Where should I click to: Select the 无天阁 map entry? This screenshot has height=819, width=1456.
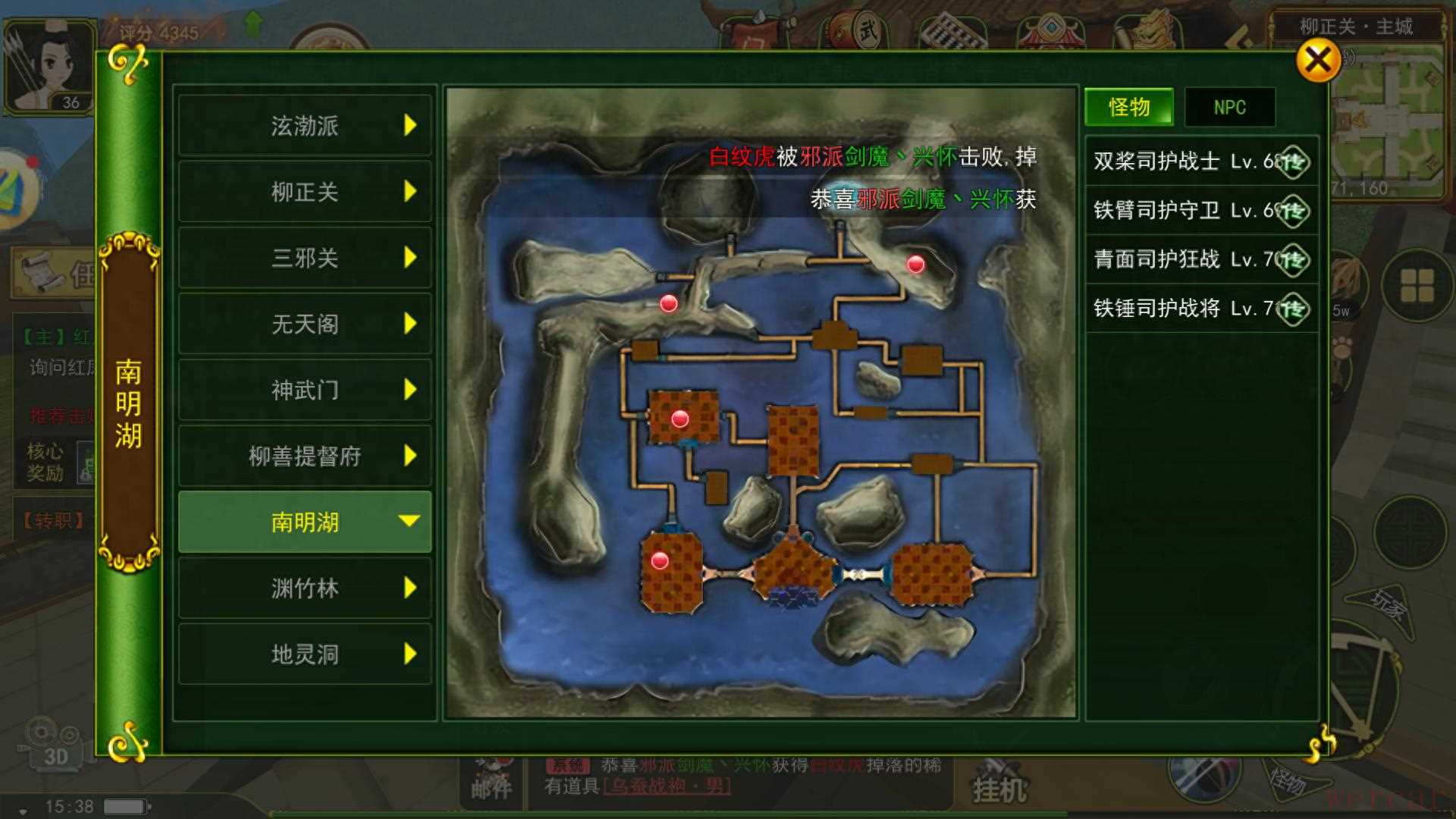(305, 324)
